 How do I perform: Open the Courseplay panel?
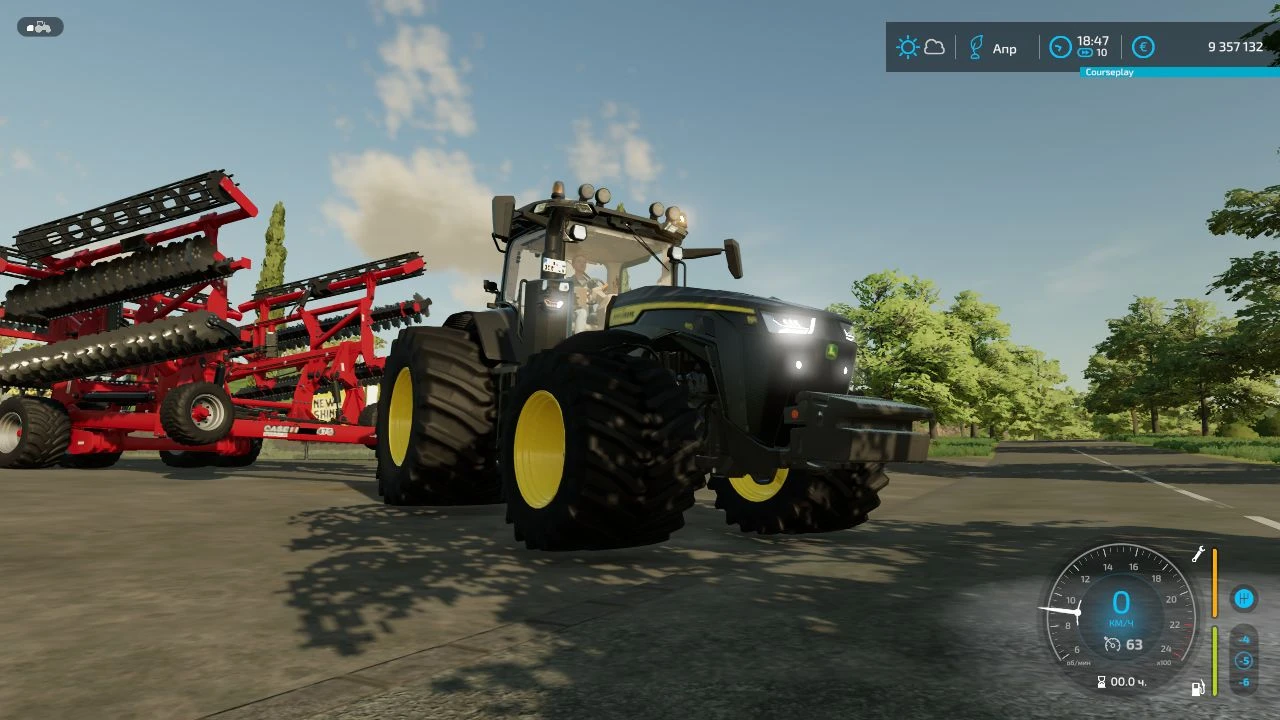pyautogui.click(x=1108, y=72)
